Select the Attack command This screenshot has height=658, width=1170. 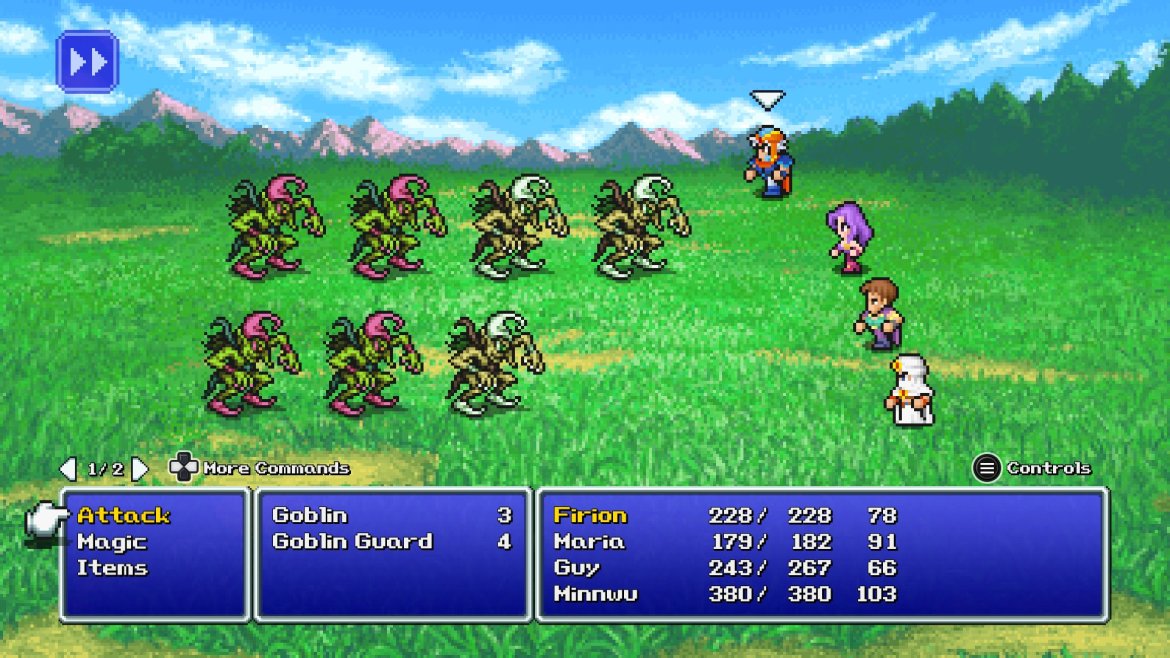coord(124,516)
